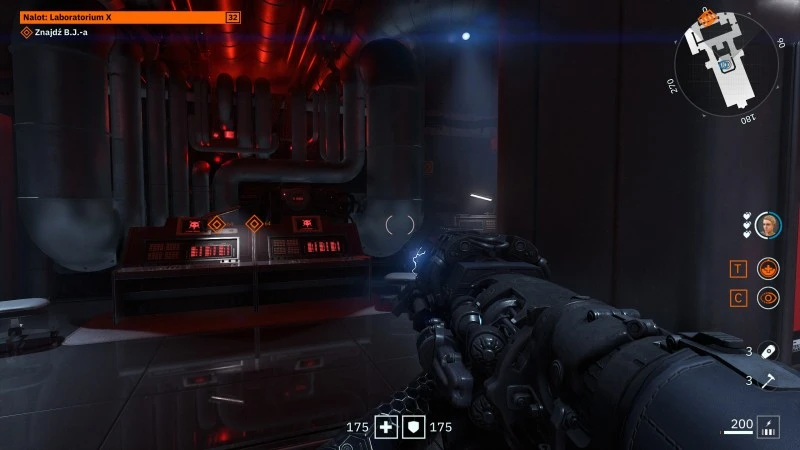Click the weapon ammo type icon

[x=768, y=426]
